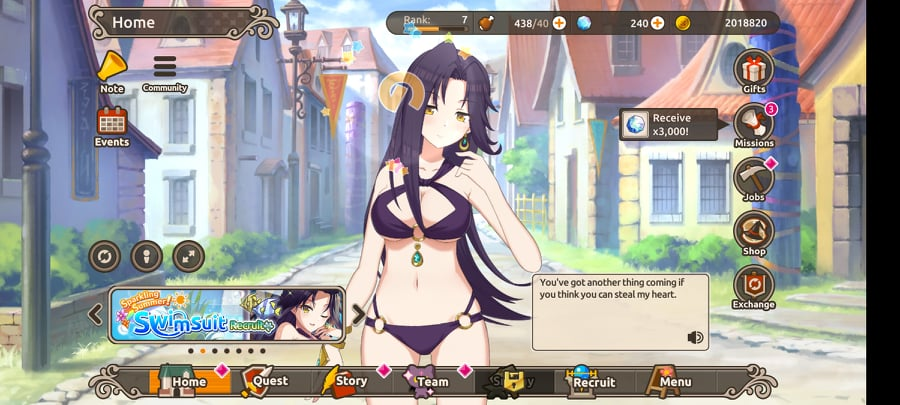The width and height of the screenshot is (900, 405).
Task: Open the Jobs hammer icon
Action: (x=754, y=178)
